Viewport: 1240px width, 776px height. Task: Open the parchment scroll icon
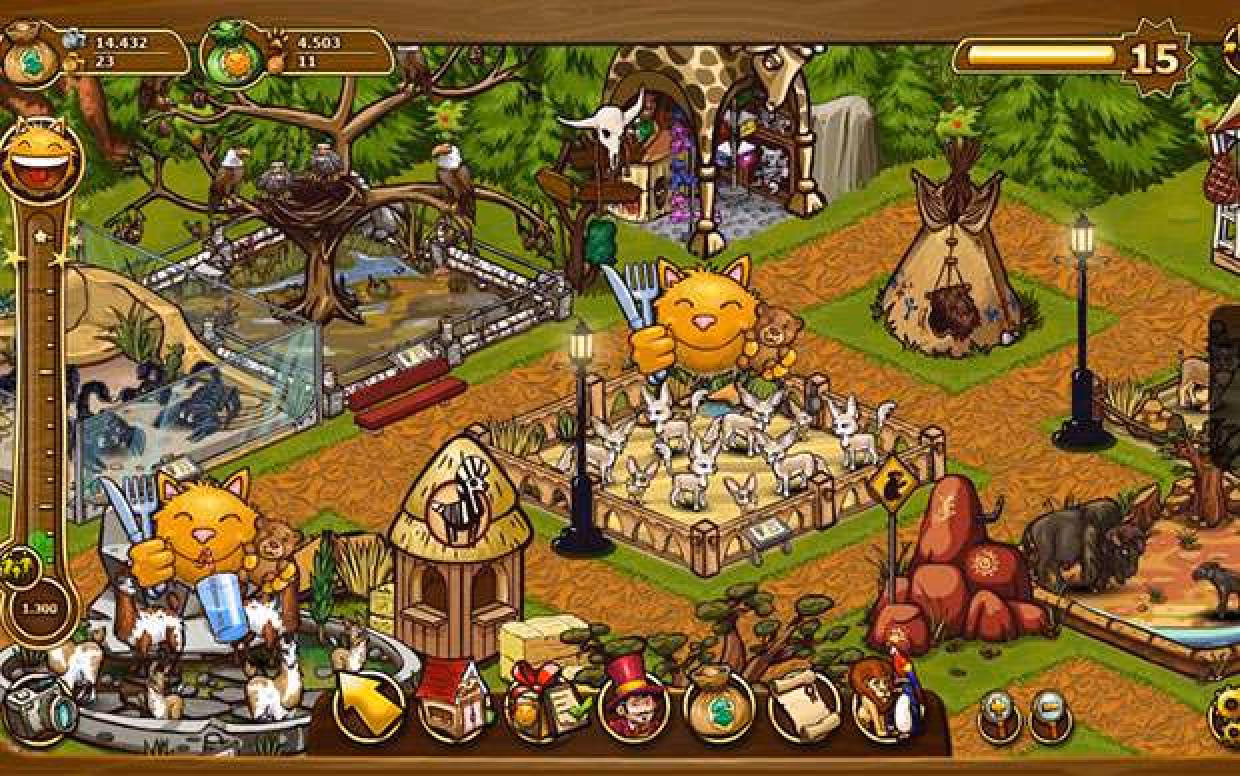[803, 706]
